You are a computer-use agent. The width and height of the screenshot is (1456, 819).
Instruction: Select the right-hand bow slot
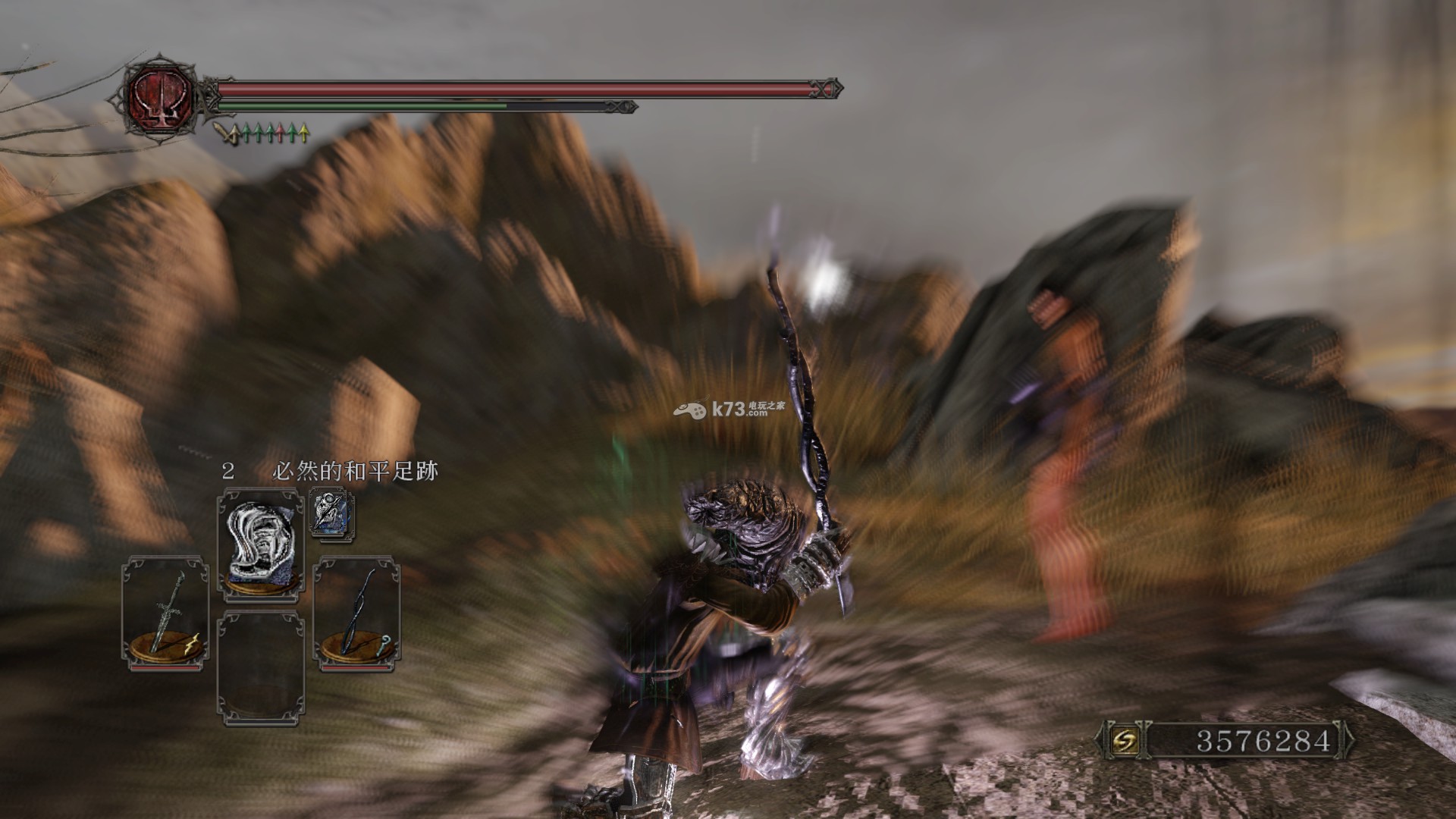[x=356, y=613]
